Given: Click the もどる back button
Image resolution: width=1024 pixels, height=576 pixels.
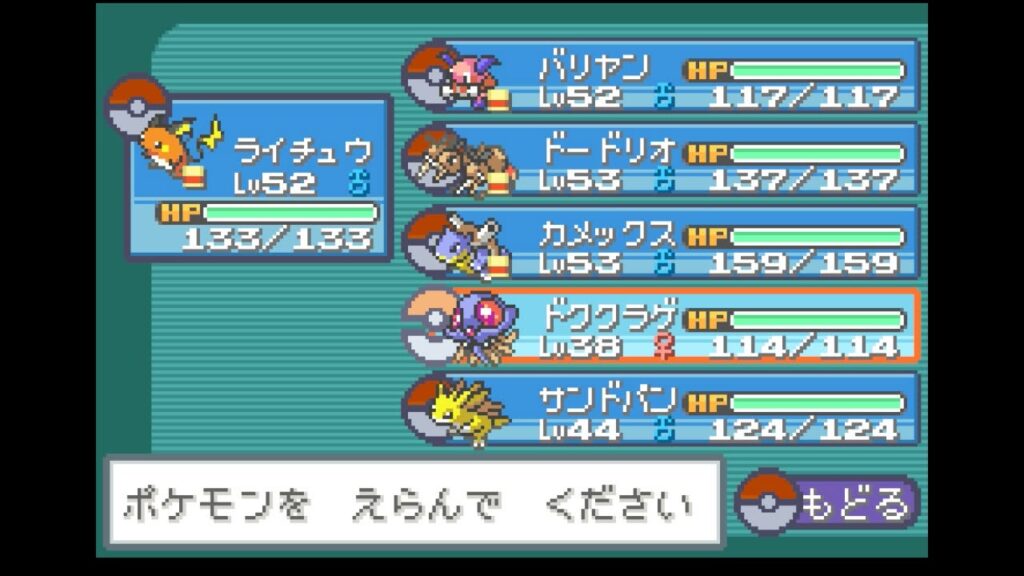Looking at the screenshot, I should pyautogui.click(x=828, y=502).
